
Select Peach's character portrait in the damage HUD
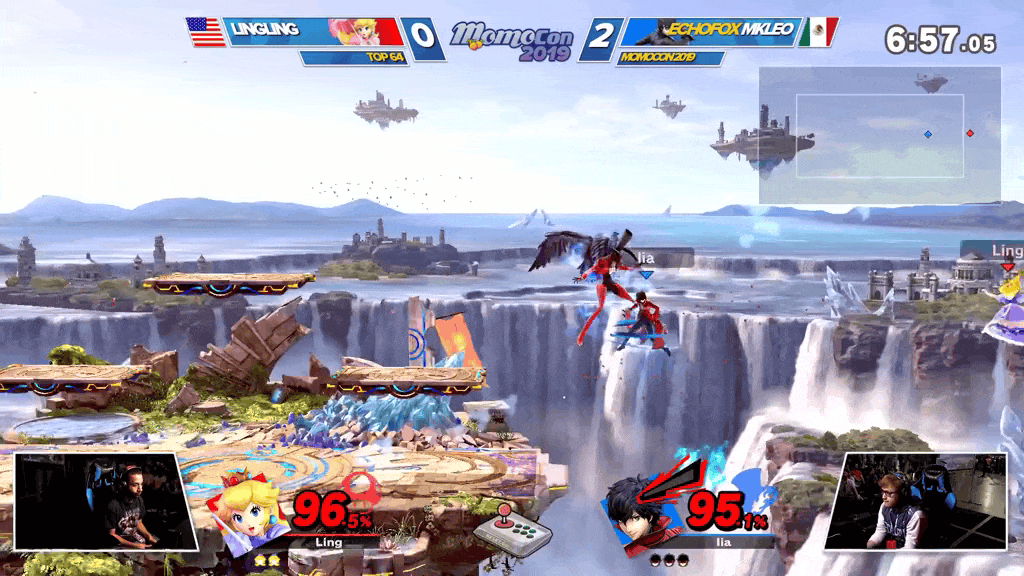coord(250,510)
